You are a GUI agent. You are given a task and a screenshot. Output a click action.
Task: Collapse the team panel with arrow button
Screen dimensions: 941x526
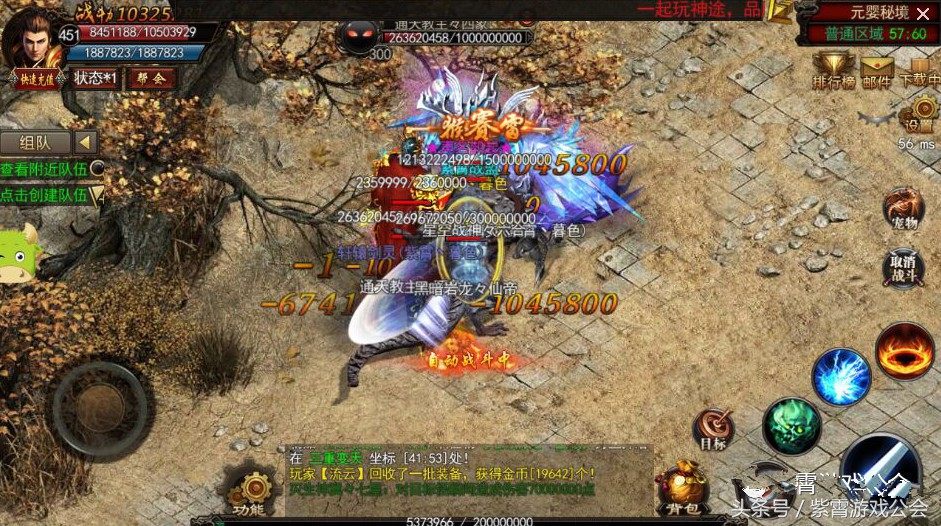click(85, 143)
